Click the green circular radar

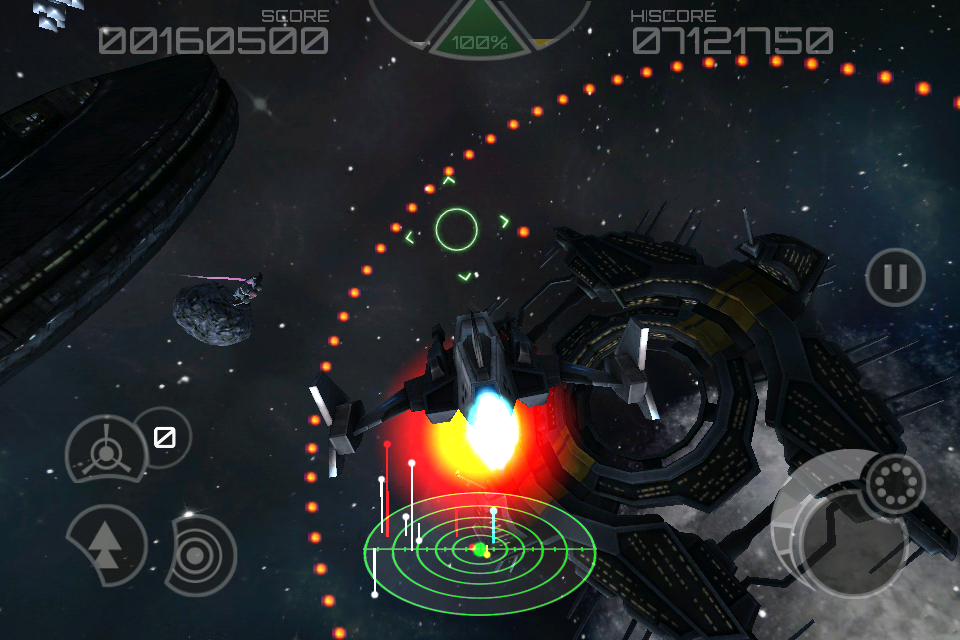click(480, 549)
